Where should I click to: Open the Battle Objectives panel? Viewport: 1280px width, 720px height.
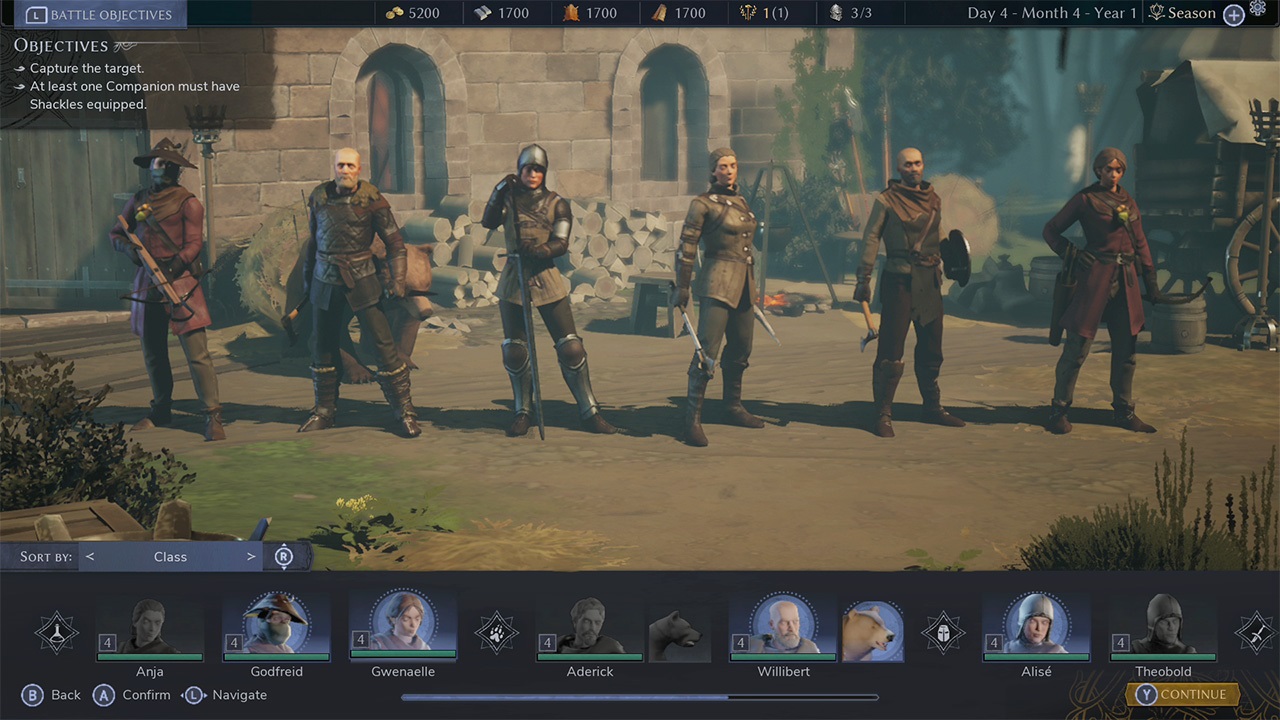pos(97,14)
